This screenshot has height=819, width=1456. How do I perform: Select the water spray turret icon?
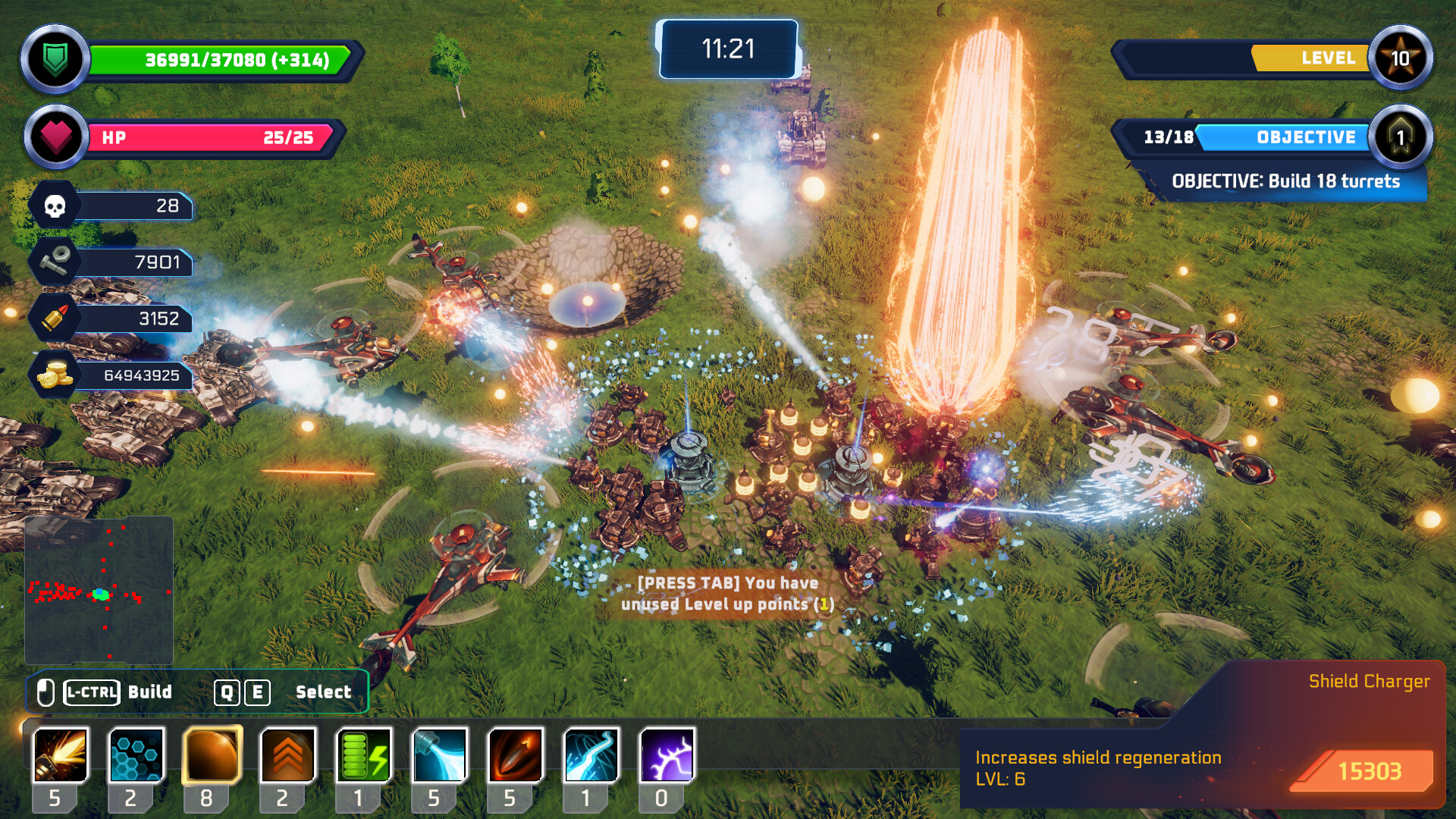tap(440, 755)
